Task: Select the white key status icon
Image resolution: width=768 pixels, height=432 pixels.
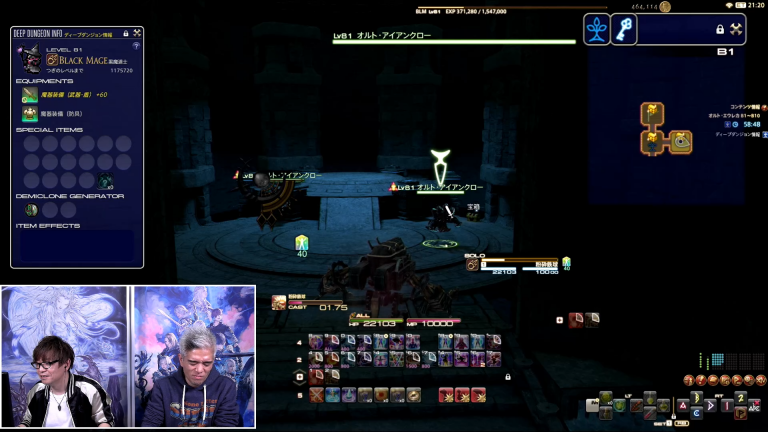Action: point(624,30)
